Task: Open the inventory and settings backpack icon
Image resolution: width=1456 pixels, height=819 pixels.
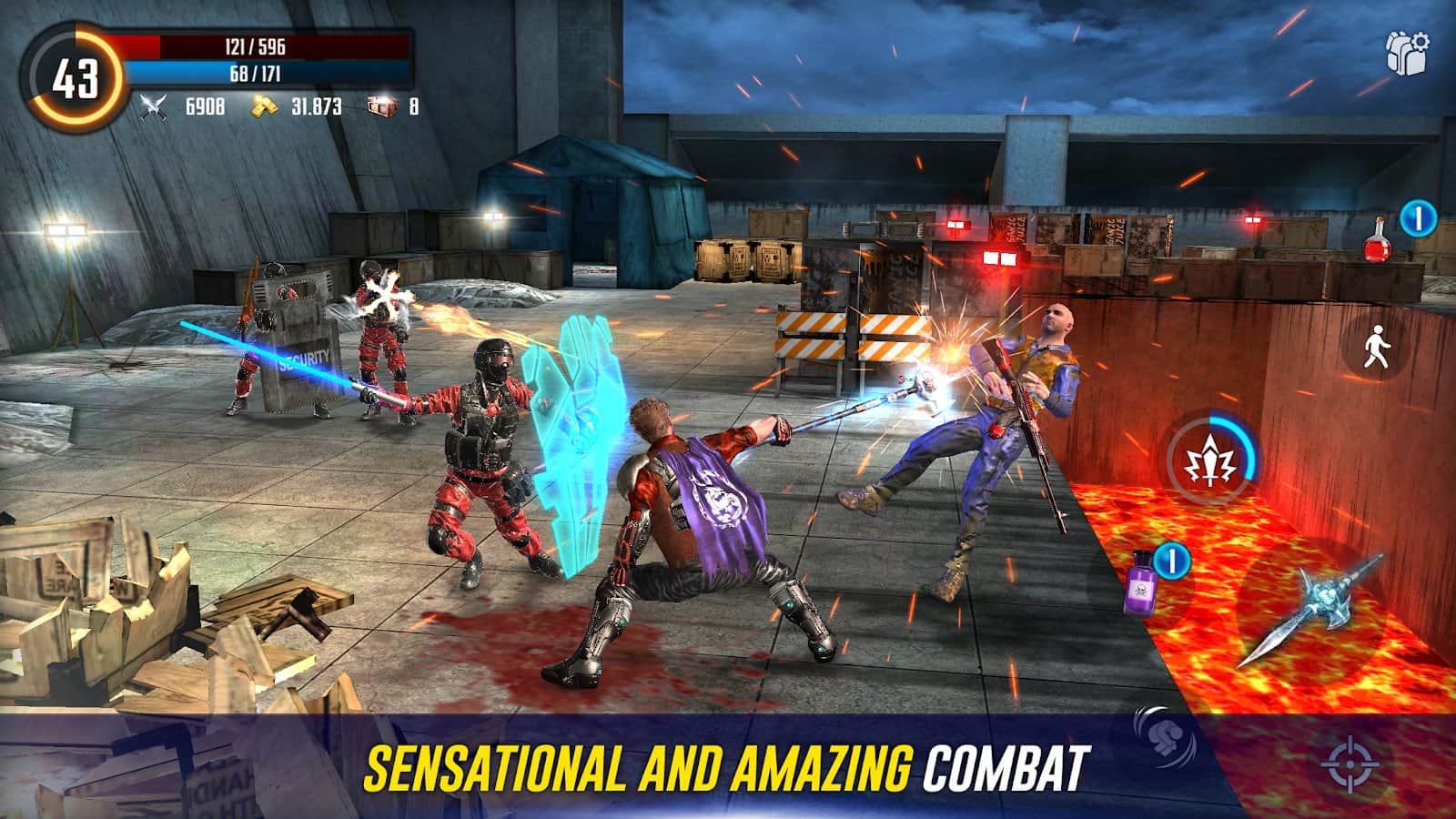Action: click(1406, 52)
